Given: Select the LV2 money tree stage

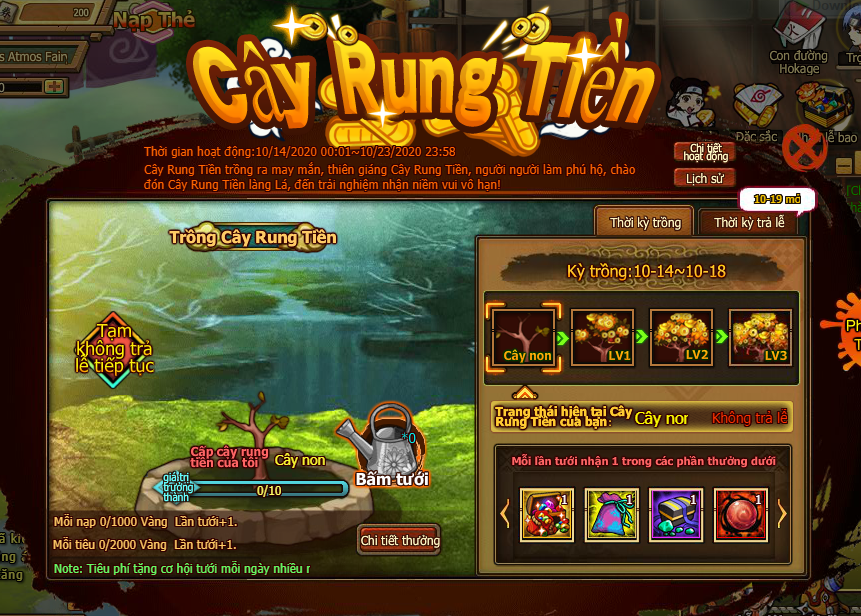Looking at the screenshot, I should [682, 336].
